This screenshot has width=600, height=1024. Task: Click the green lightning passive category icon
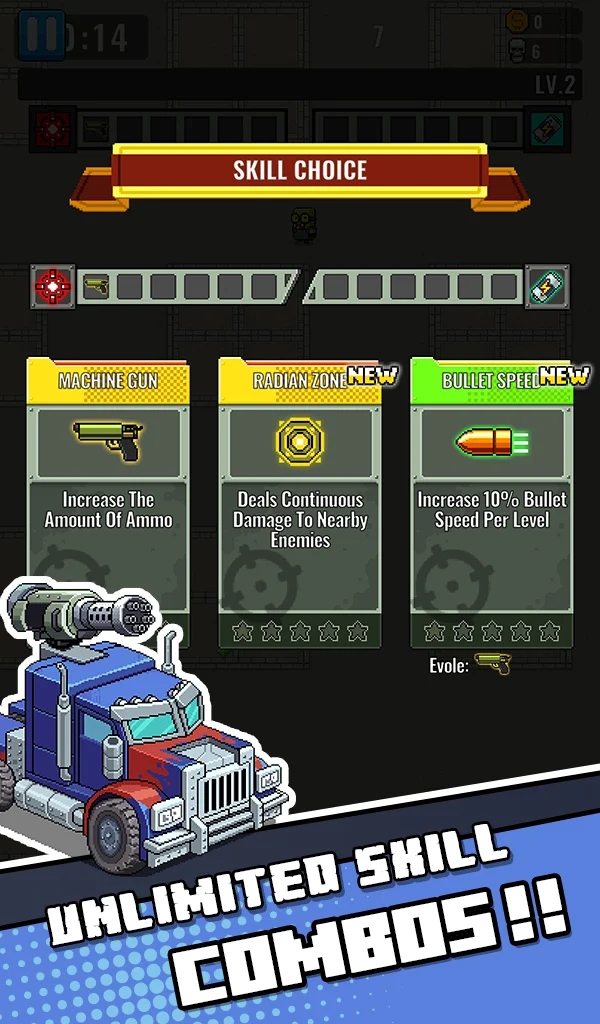click(547, 287)
